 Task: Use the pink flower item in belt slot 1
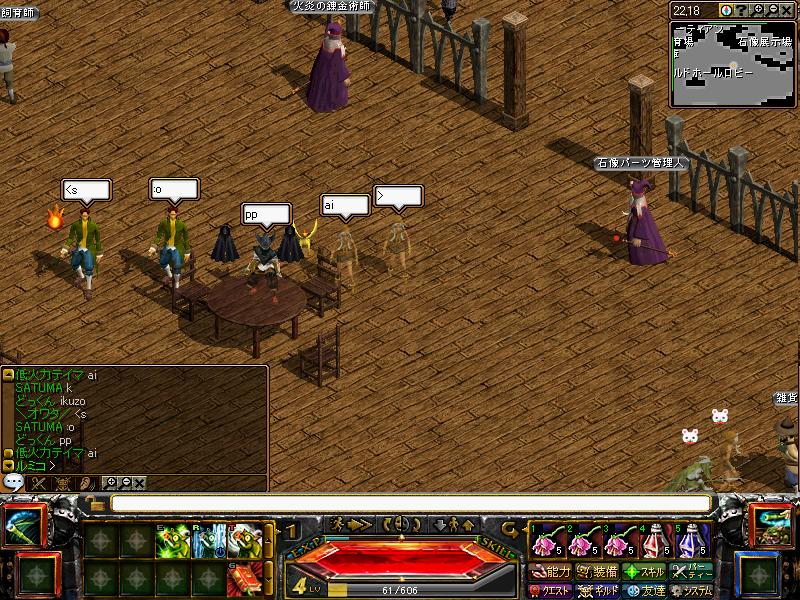pyautogui.click(x=546, y=542)
